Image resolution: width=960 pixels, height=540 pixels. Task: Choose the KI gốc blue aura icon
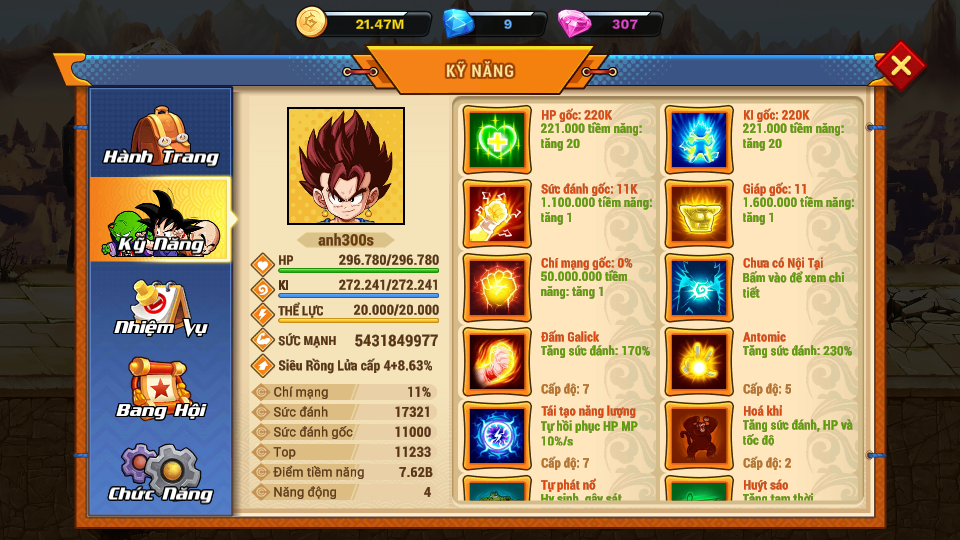point(699,139)
